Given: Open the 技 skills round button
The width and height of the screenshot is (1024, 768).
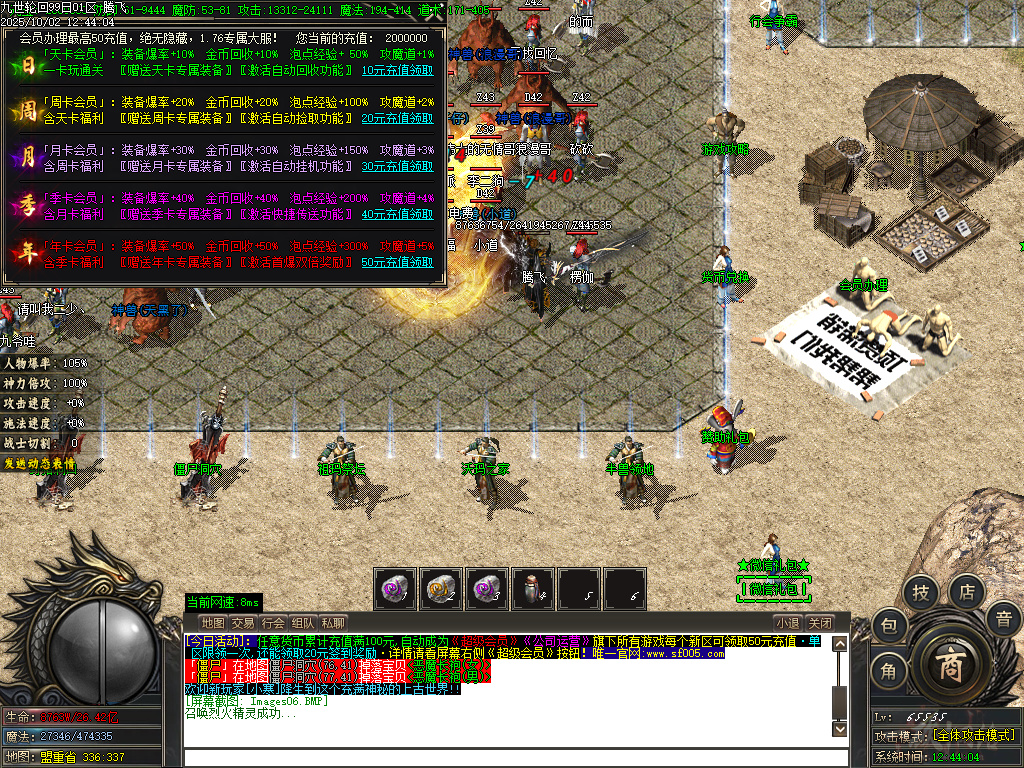Looking at the screenshot, I should click(920, 593).
